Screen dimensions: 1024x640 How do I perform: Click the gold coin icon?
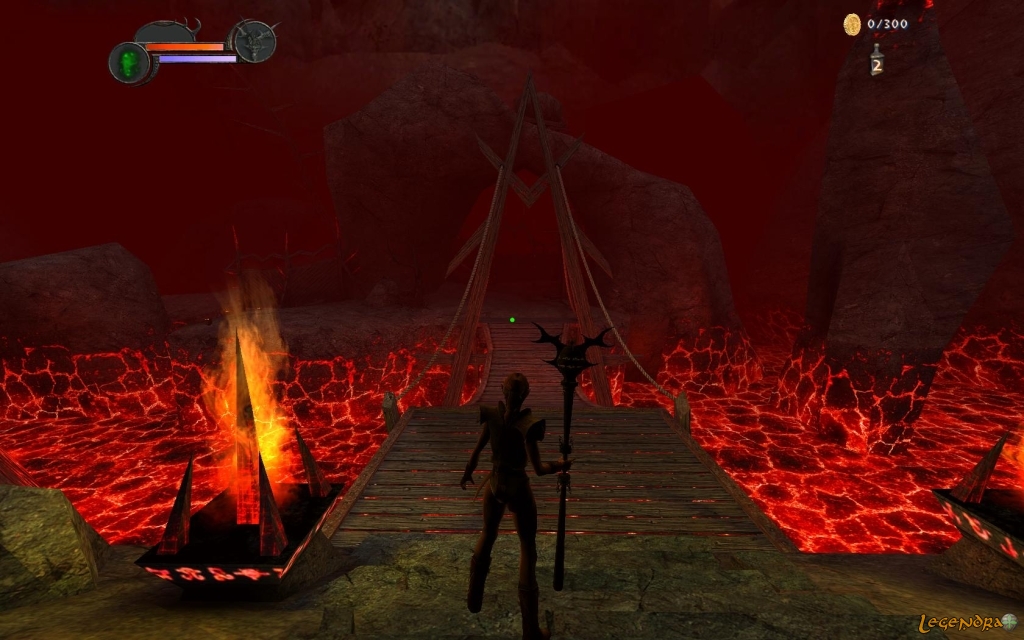[x=852, y=24]
